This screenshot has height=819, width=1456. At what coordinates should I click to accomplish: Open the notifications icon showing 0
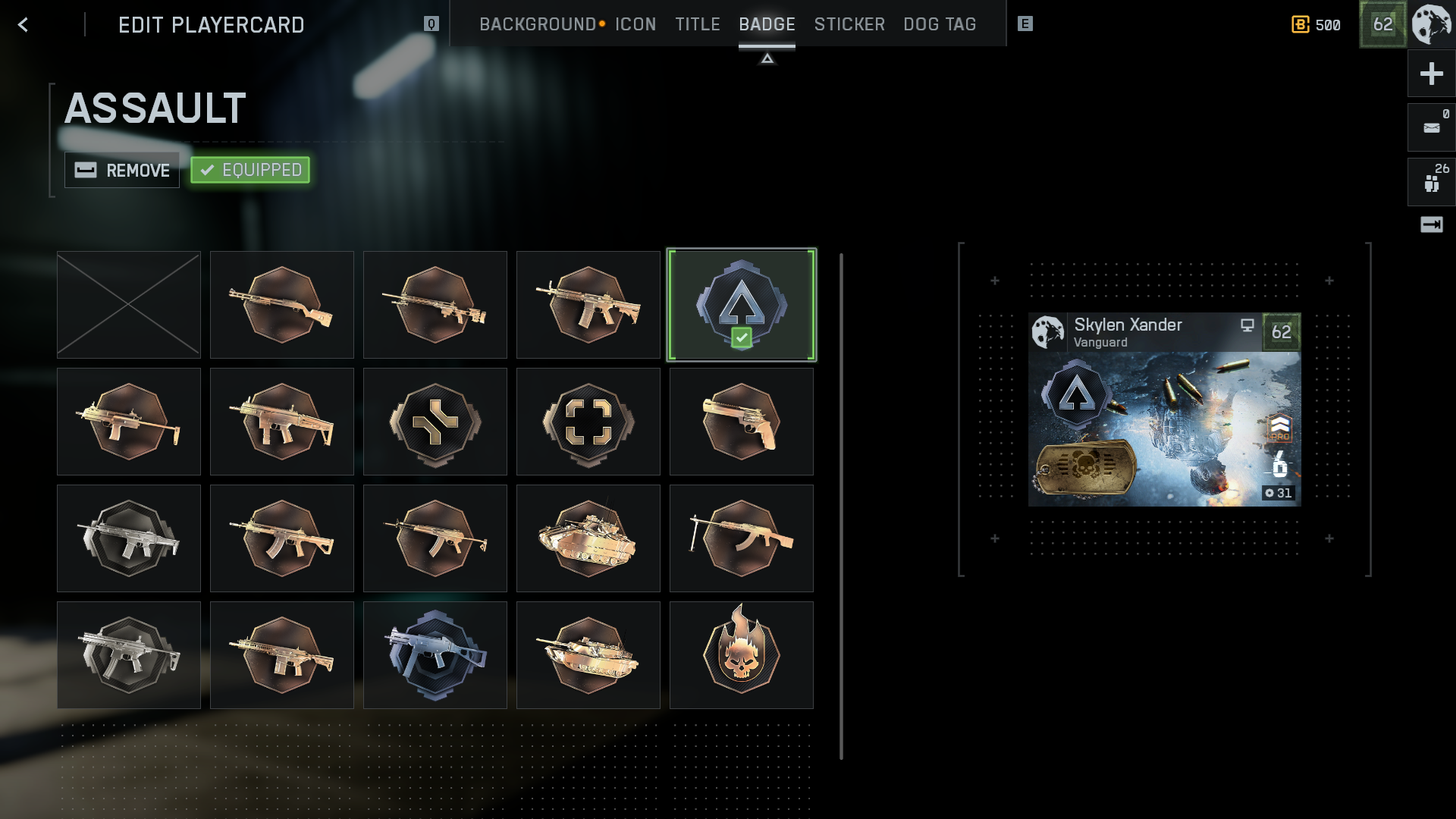[x=1431, y=127]
